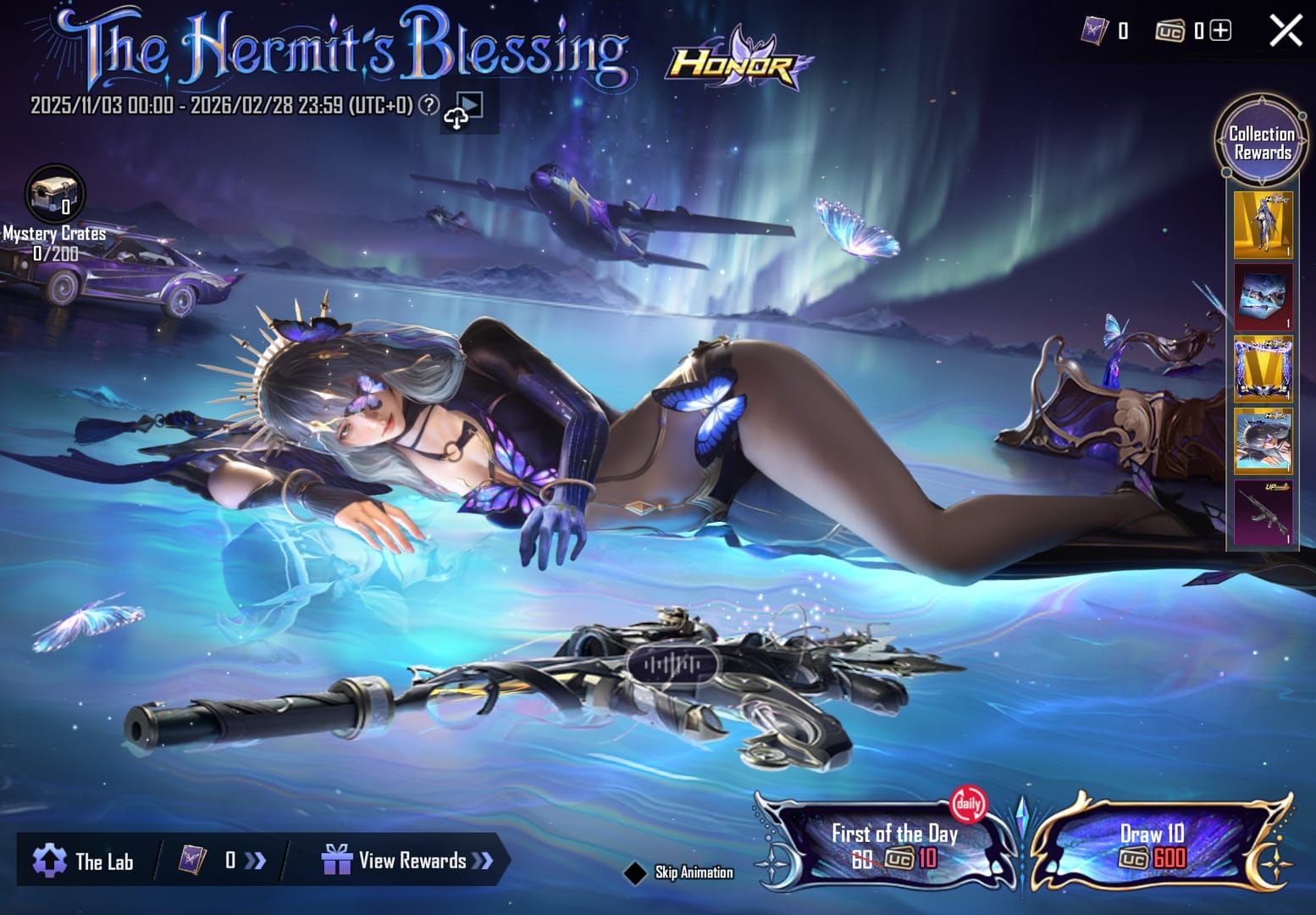Click the cloud download icon below the dates
The width and height of the screenshot is (1316, 915).
455,119
